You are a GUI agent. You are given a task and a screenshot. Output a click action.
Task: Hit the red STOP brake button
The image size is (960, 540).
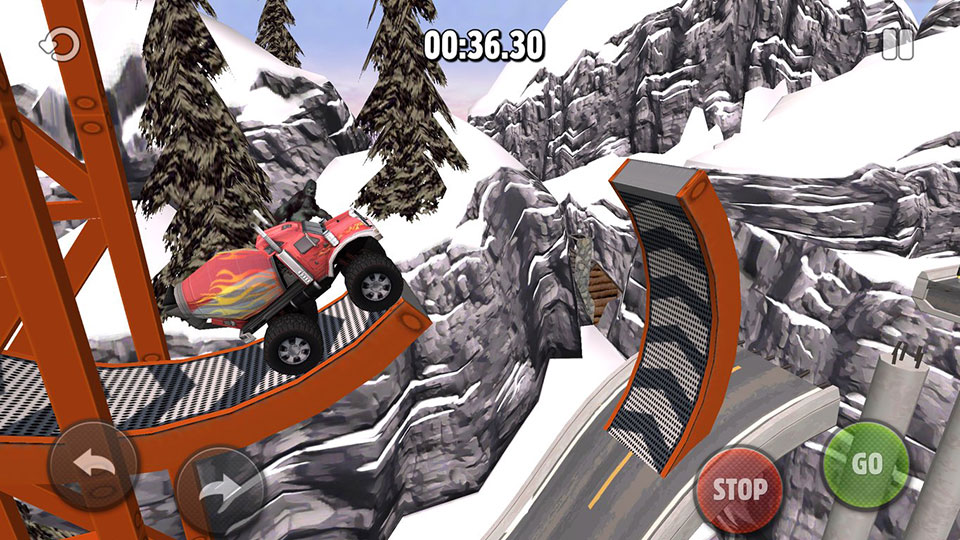point(740,489)
